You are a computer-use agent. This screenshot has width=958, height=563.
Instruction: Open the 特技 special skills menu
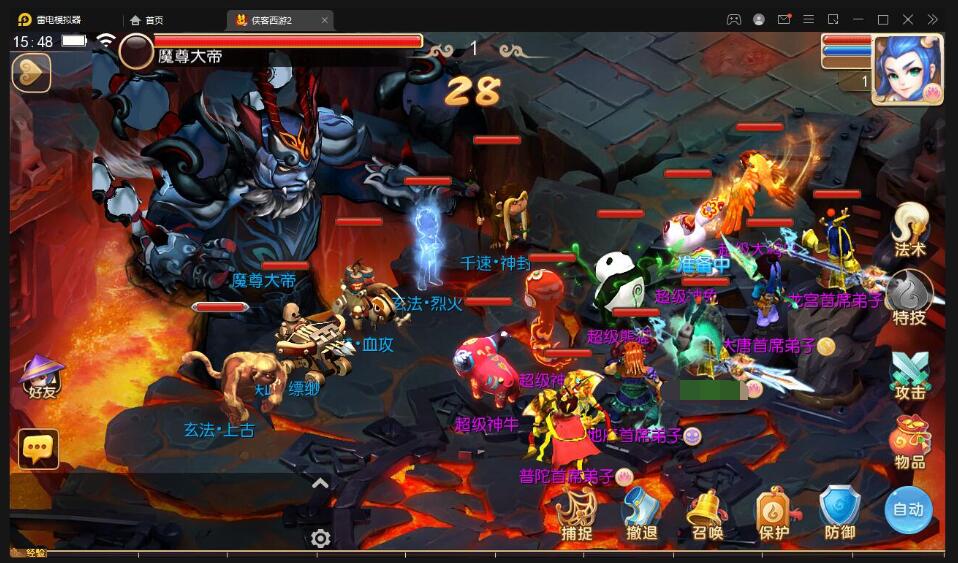[x=910, y=298]
